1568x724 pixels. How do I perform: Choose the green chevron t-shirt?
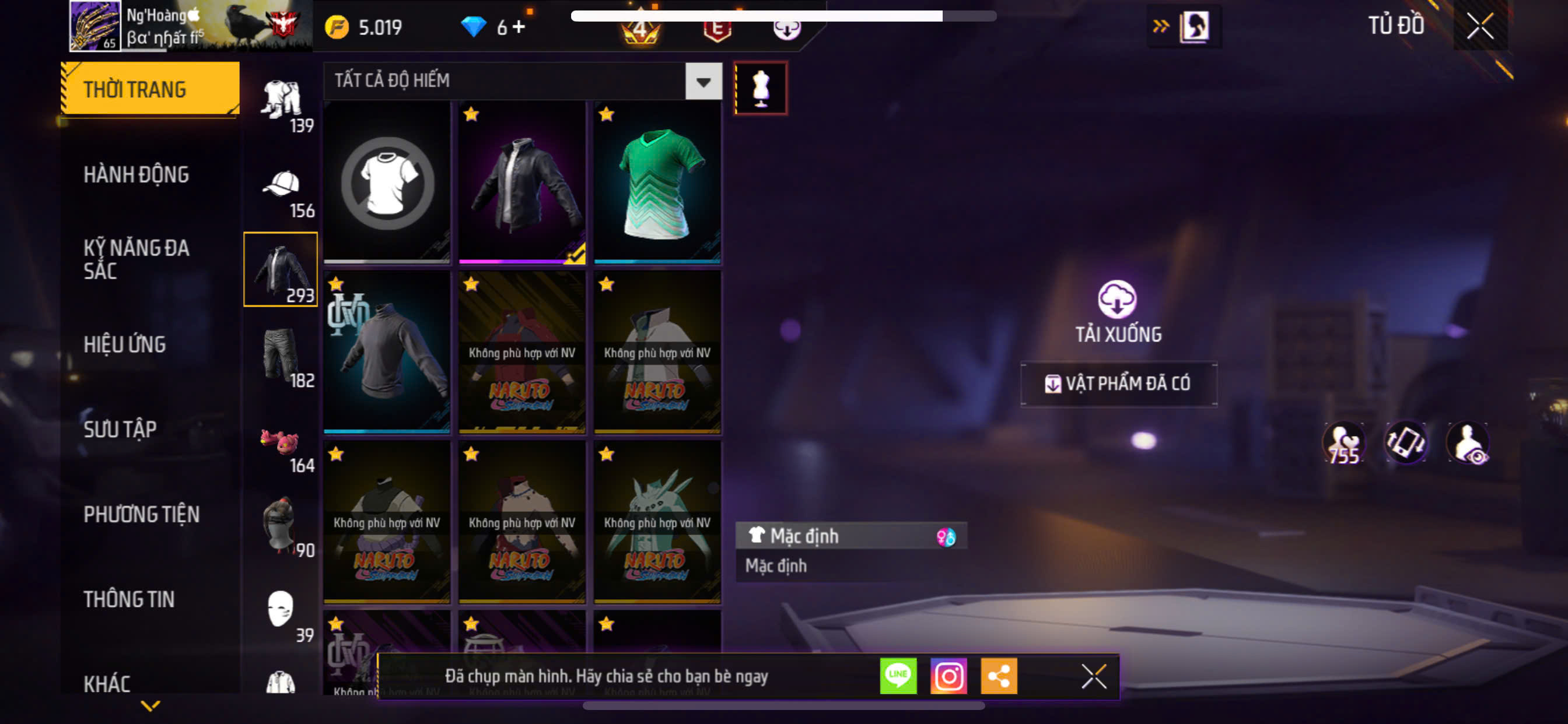[x=657, y=182]
